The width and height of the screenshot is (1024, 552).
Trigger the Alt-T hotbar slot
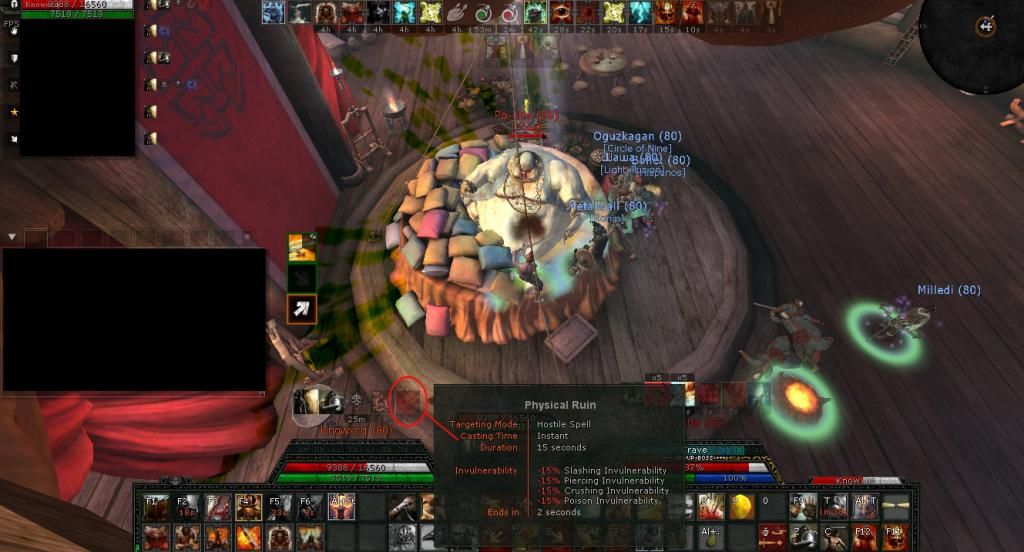coord(864,507)
